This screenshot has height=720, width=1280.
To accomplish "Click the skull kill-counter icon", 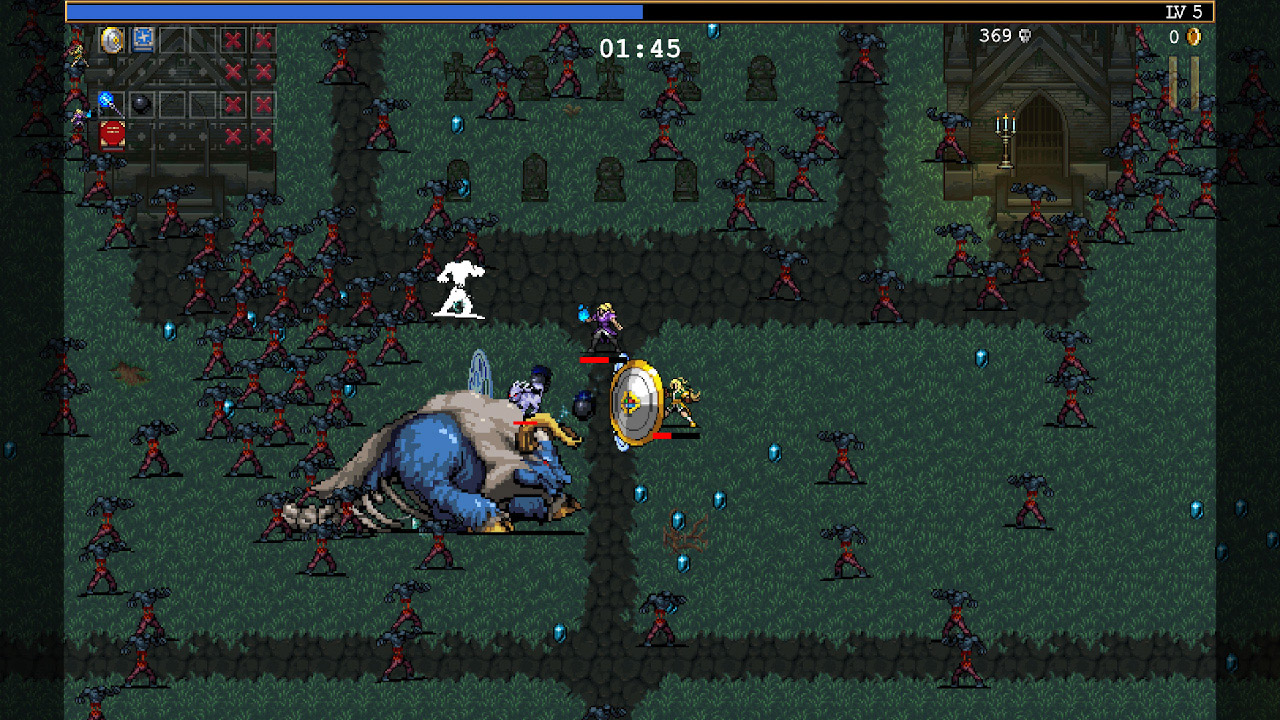I will coord(1024,36).
